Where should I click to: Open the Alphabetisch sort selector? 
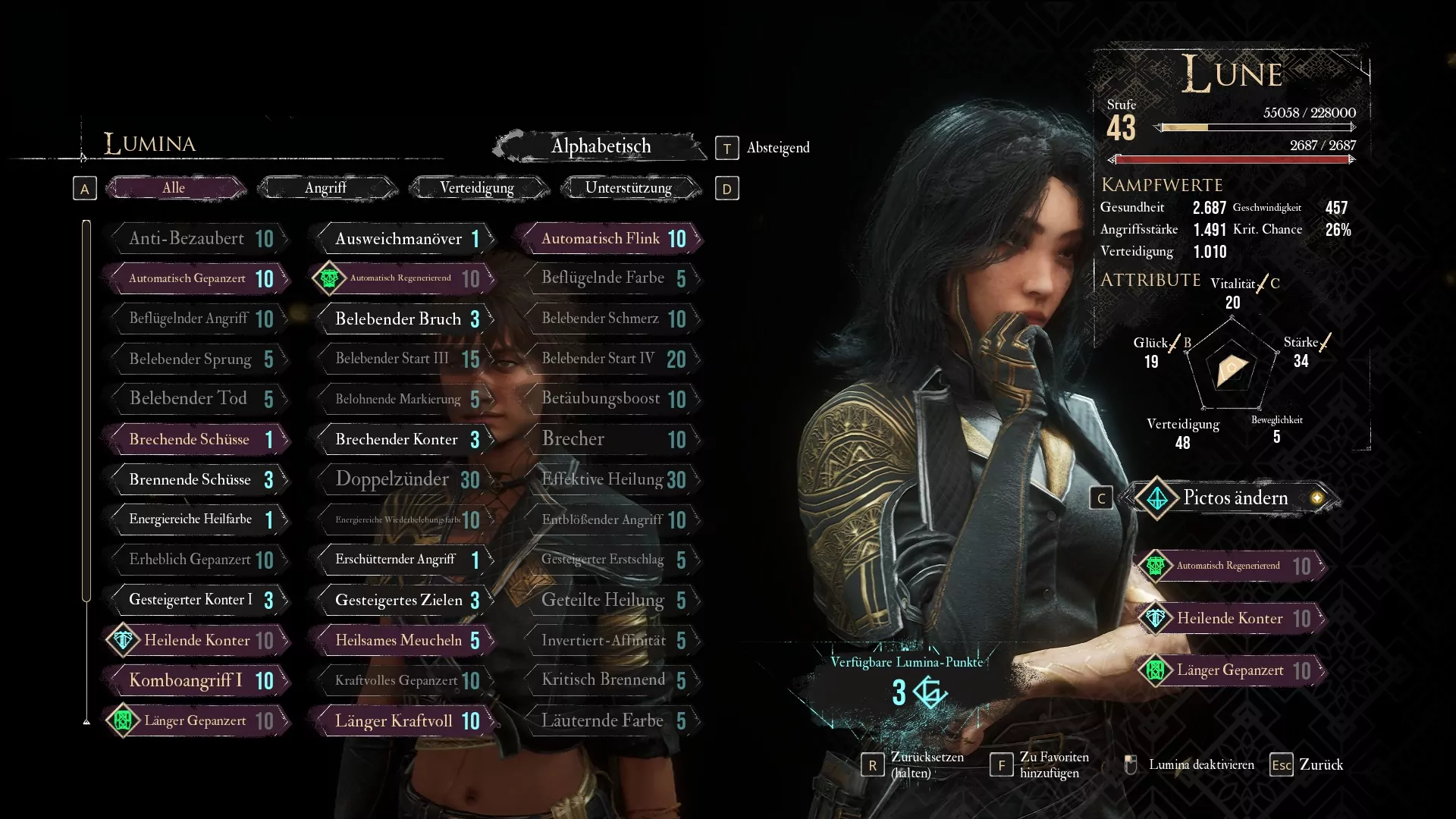click(600, 146)
